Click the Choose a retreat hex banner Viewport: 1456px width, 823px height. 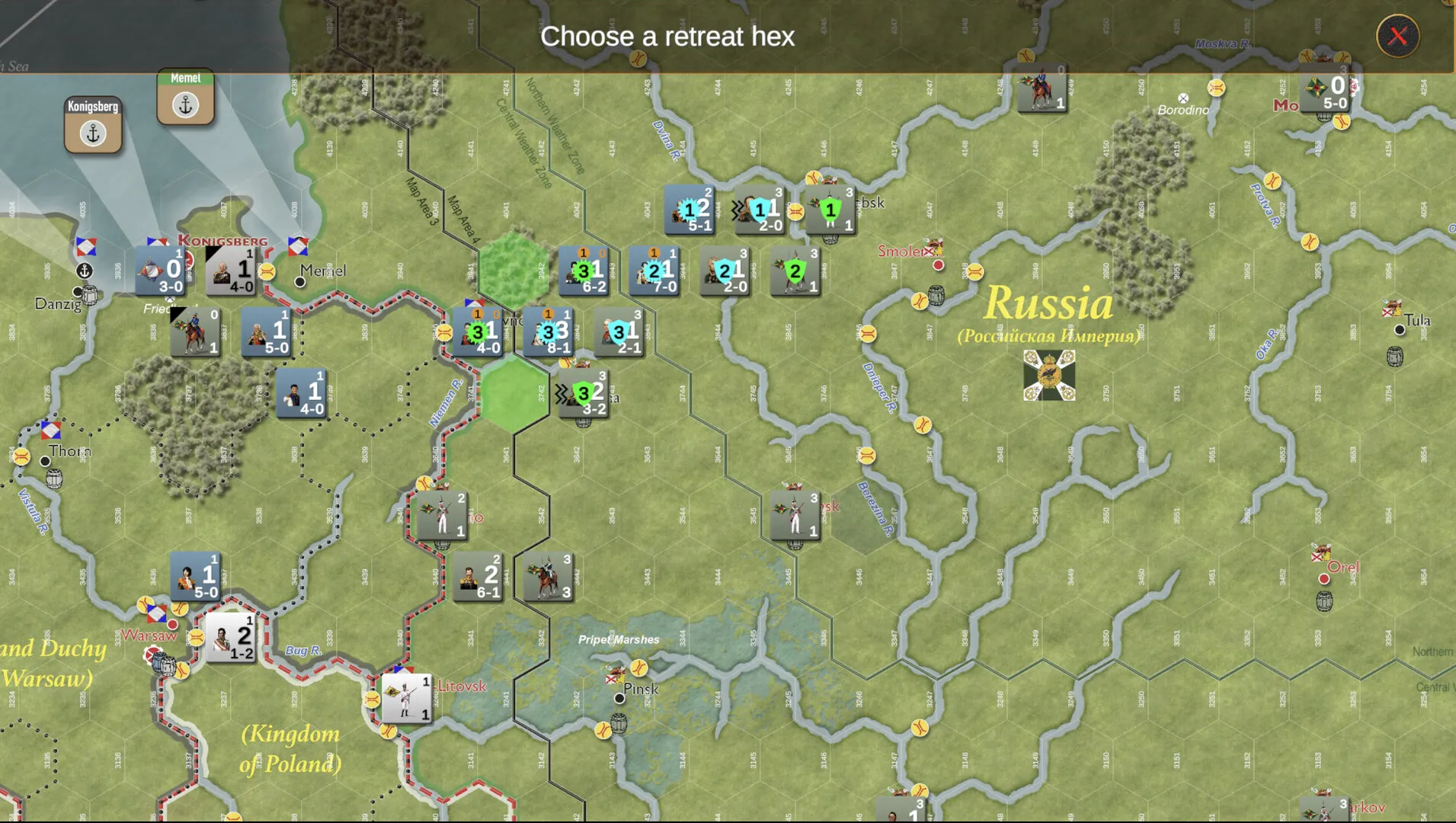click(x=667, y=36)
